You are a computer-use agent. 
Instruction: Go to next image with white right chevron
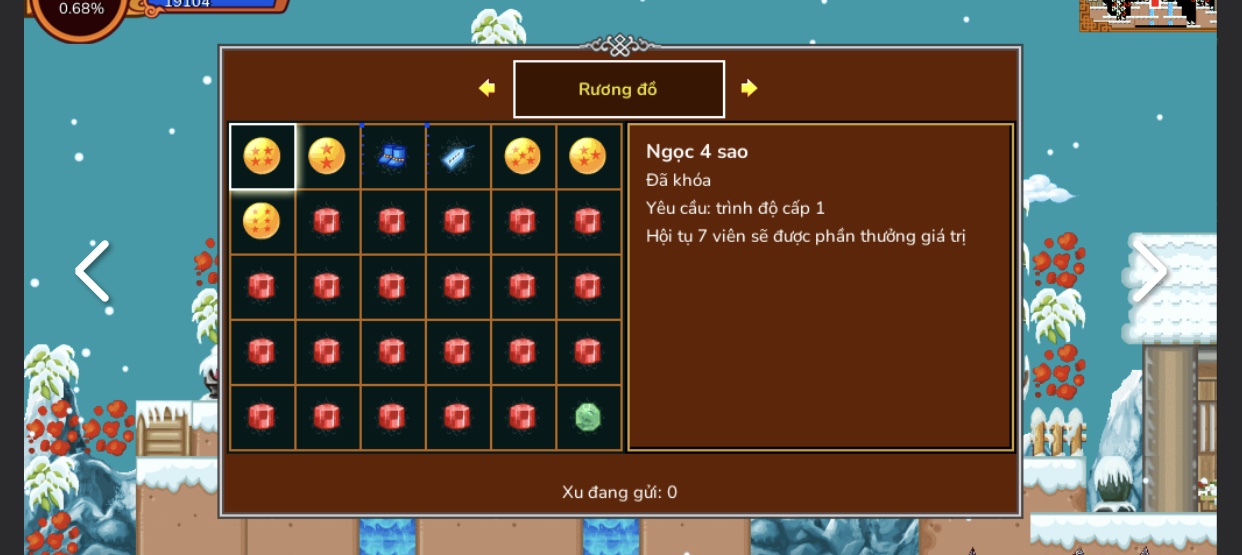(1150, 271)
